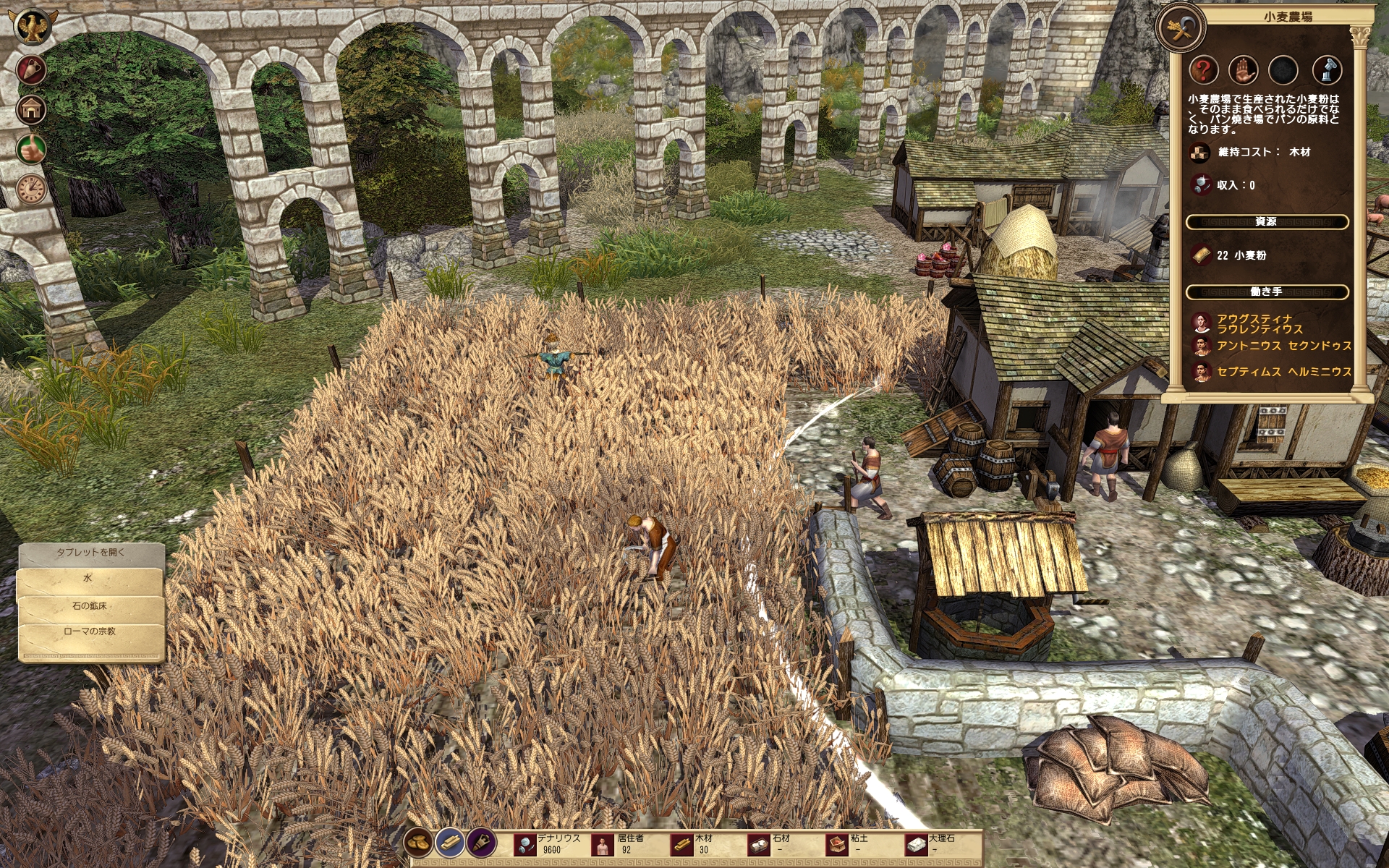The height and width of the screenshot is (868, 1389).
Task: Switch to the bread food resources tab
Action: [418, 842]
